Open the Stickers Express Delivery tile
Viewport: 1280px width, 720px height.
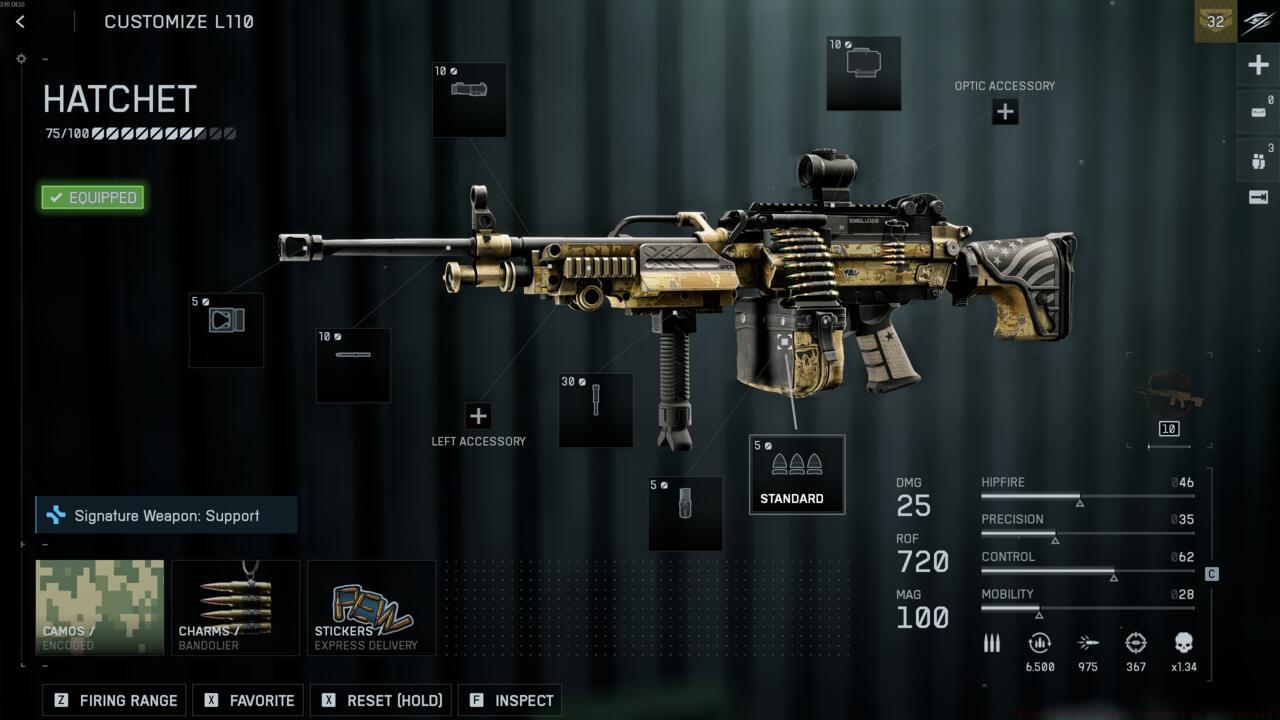371,607
